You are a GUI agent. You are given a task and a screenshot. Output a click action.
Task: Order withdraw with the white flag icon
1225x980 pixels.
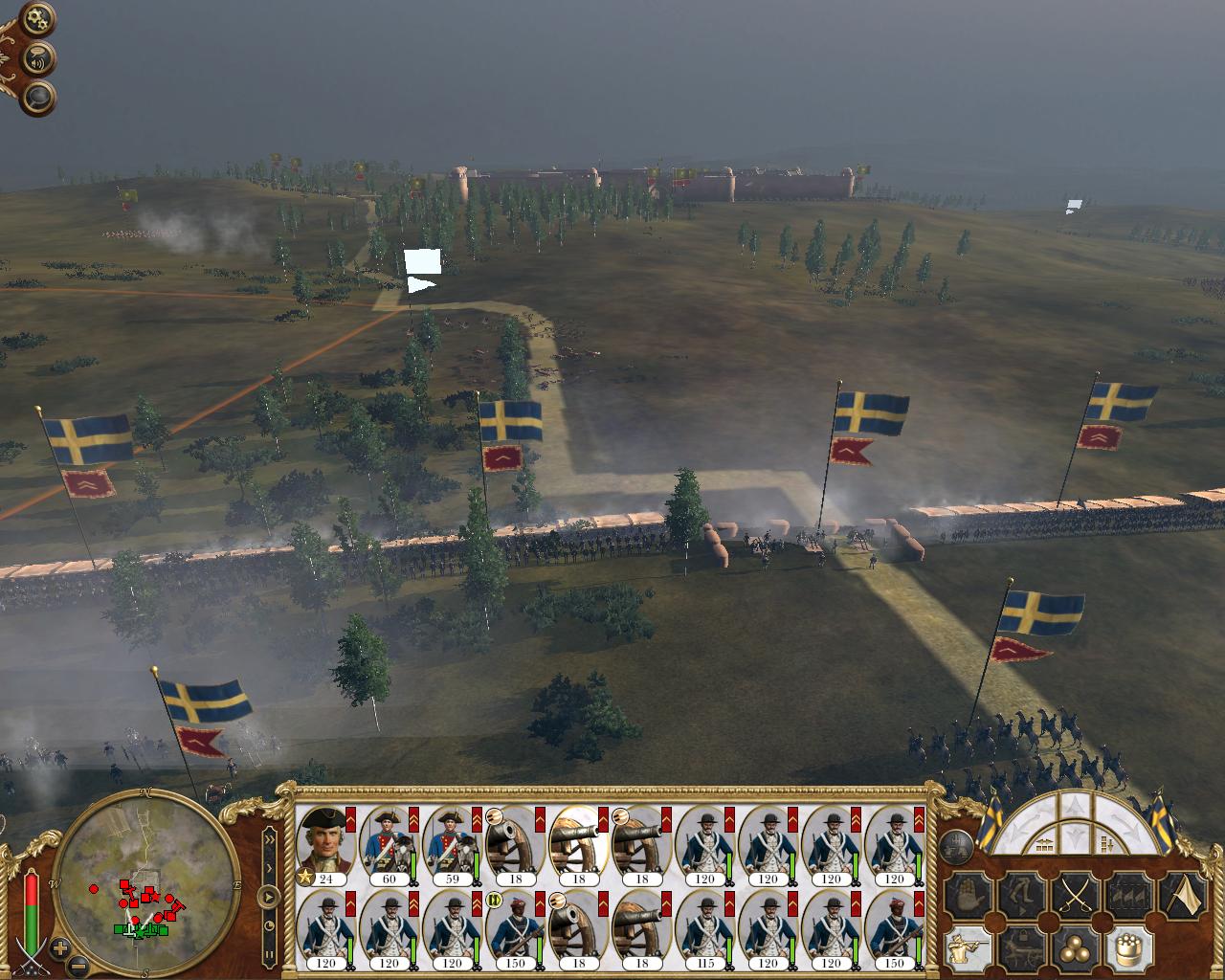click(1184, 897)
